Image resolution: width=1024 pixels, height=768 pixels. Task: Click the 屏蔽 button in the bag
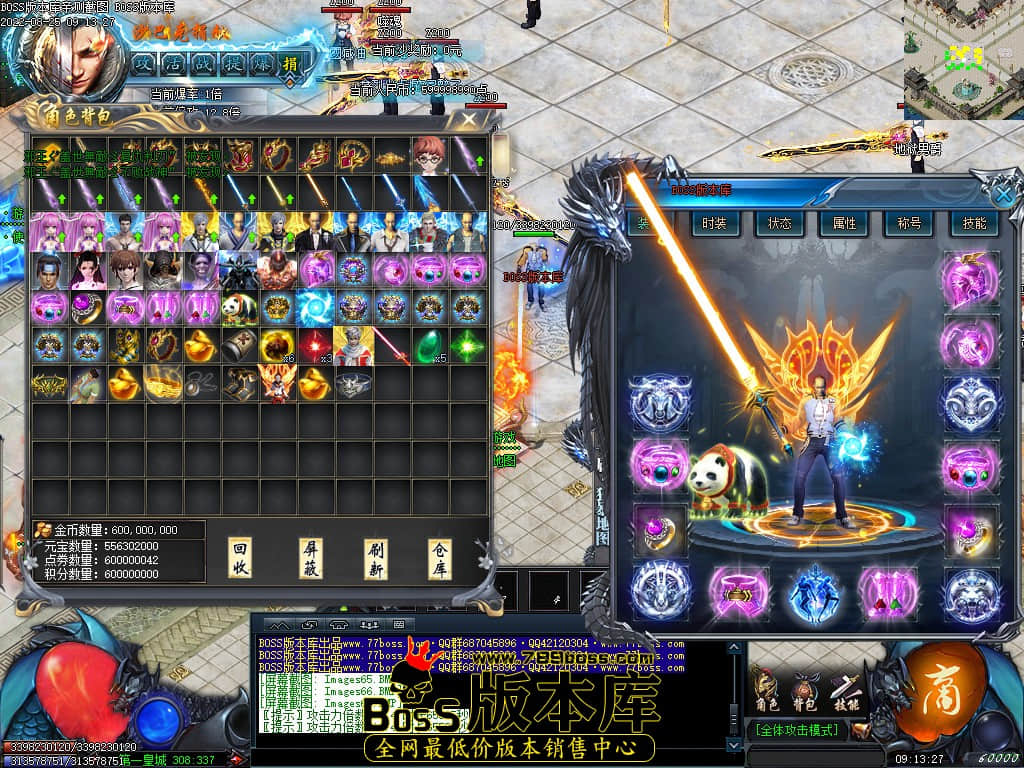coord(311,558)
